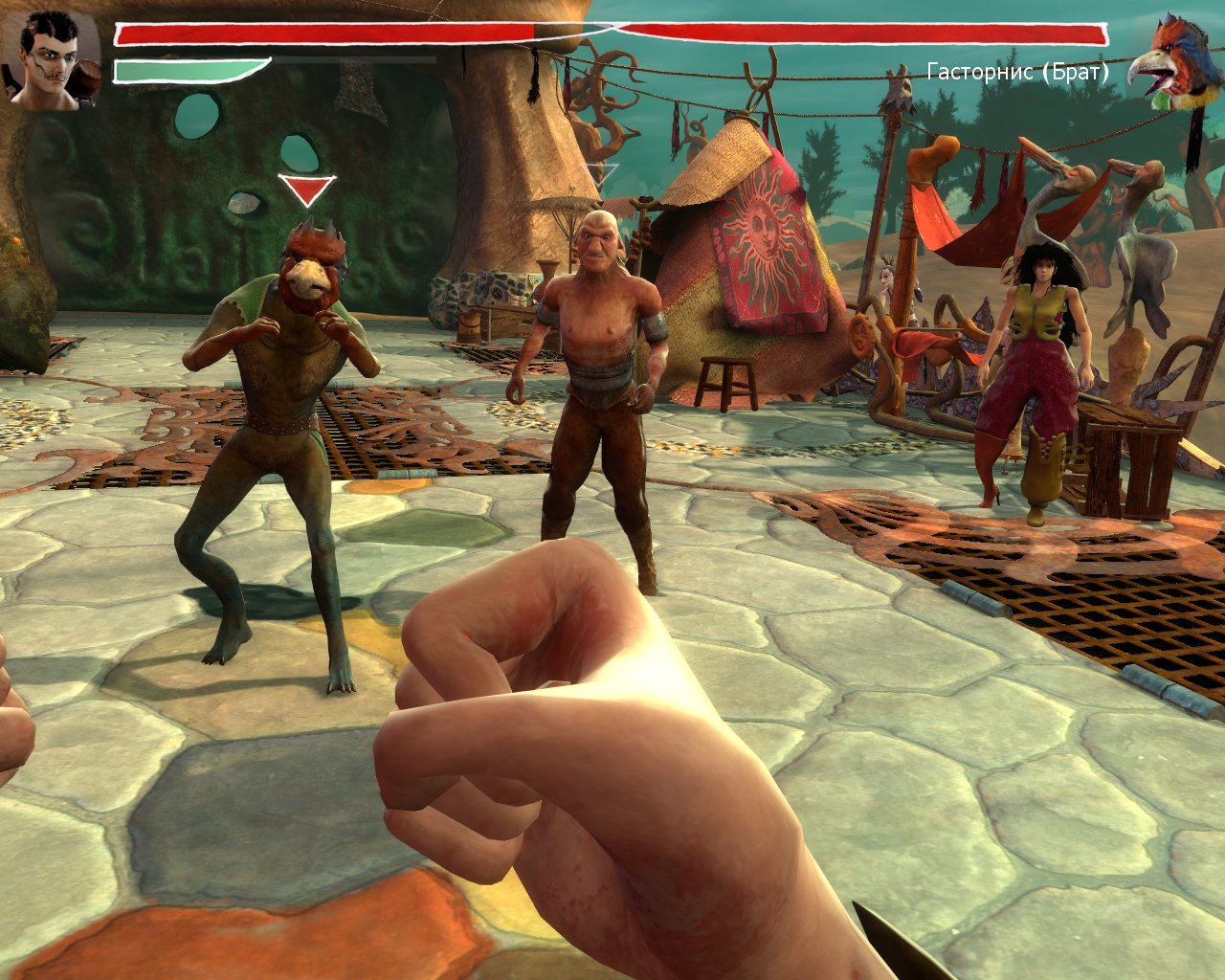
Task: Select the Гасторнис bird enemy portrait
Action: (x=1172, y=62)
